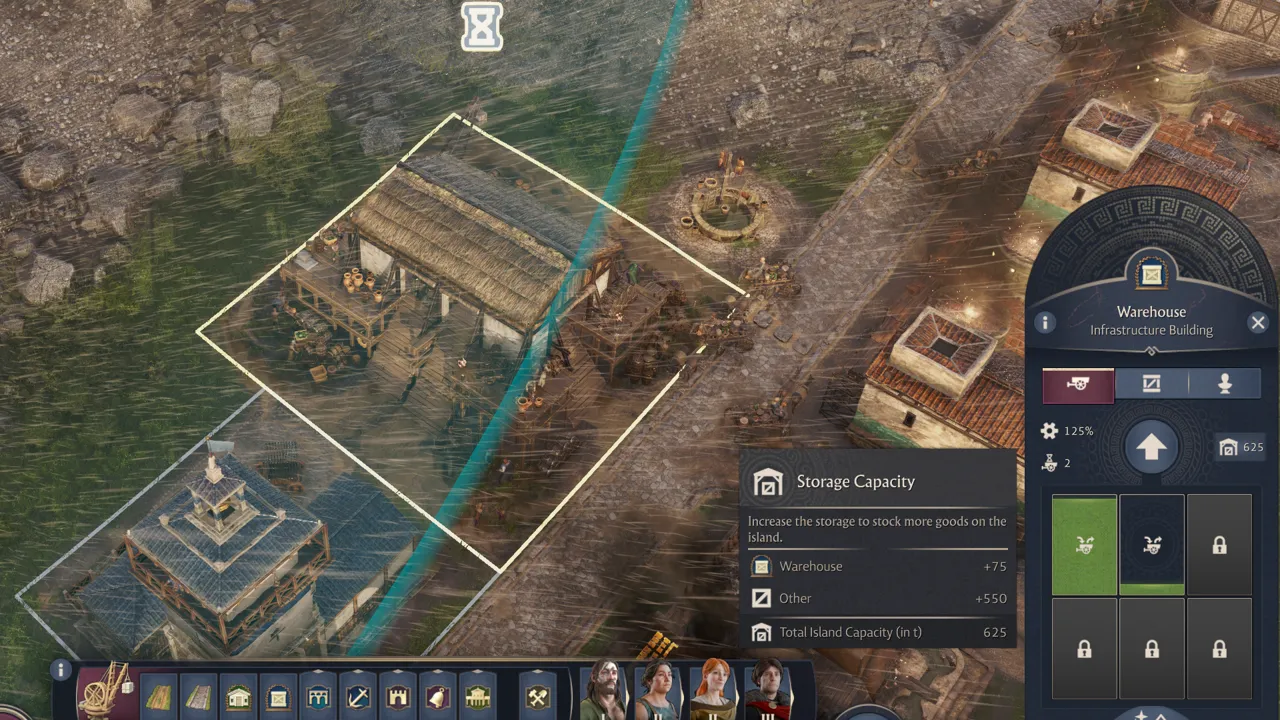Viewport: 1280px width, 720px height.
Task: Activate the crossed hammers demolish tool
Action: click(538, 696)
